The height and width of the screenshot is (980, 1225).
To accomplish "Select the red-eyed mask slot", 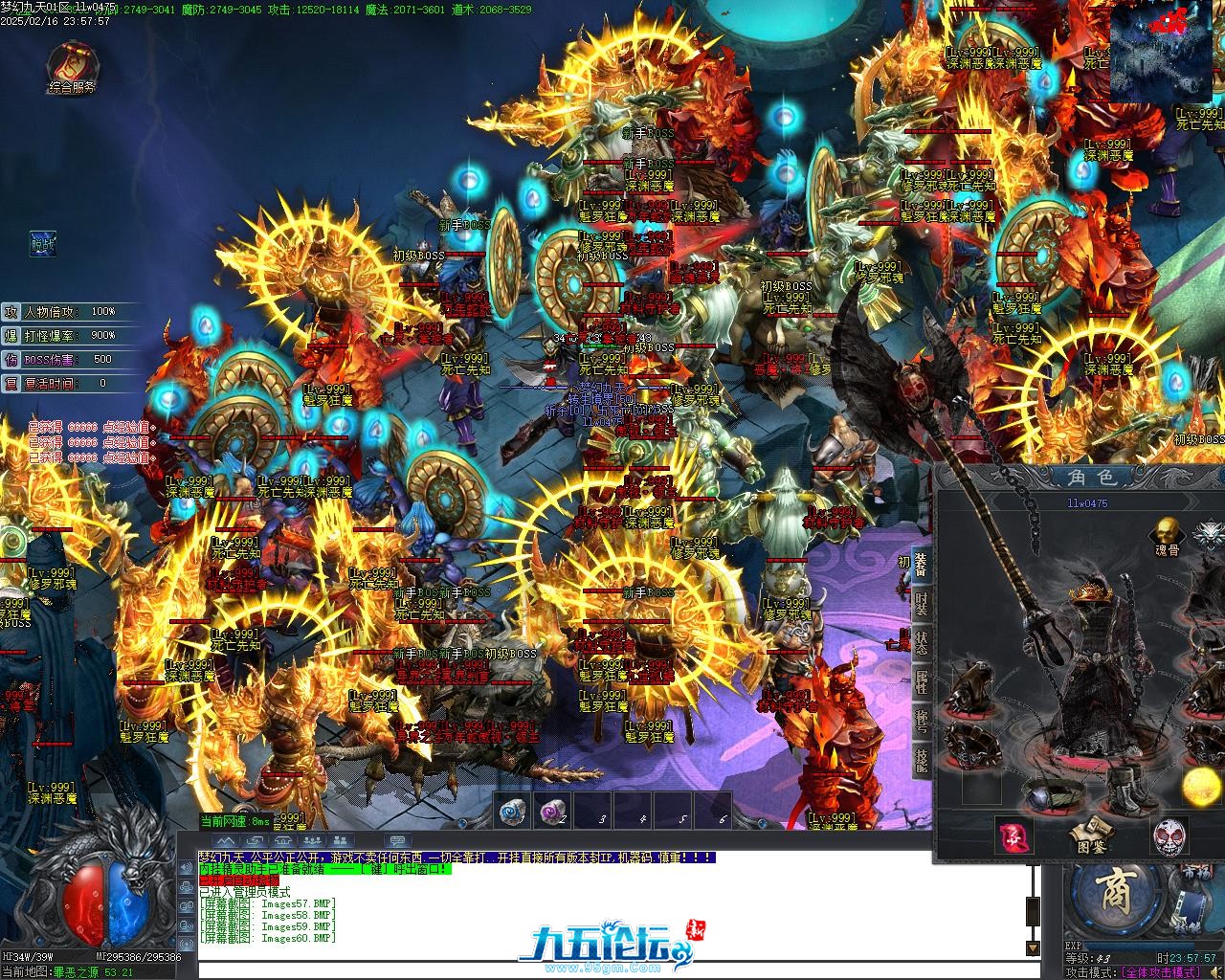I will pos(1169,836).
